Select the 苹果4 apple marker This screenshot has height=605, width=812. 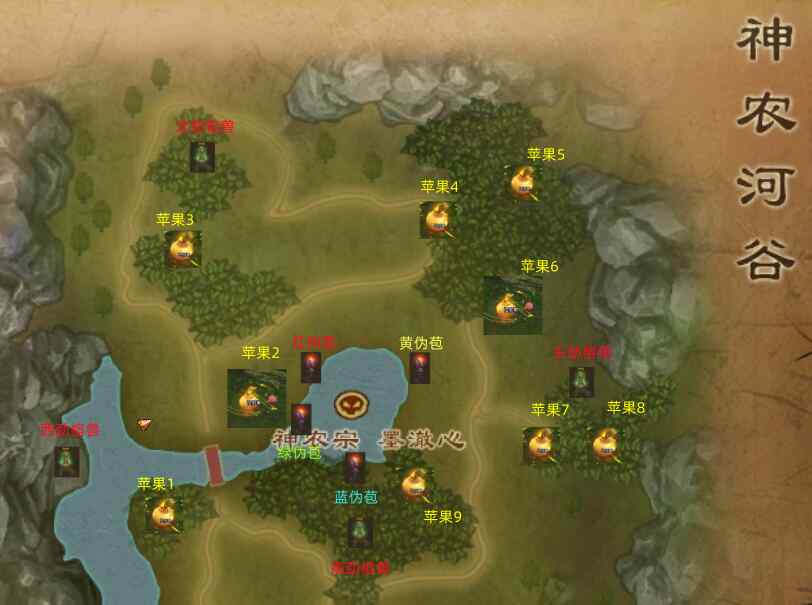coord(437,218)
